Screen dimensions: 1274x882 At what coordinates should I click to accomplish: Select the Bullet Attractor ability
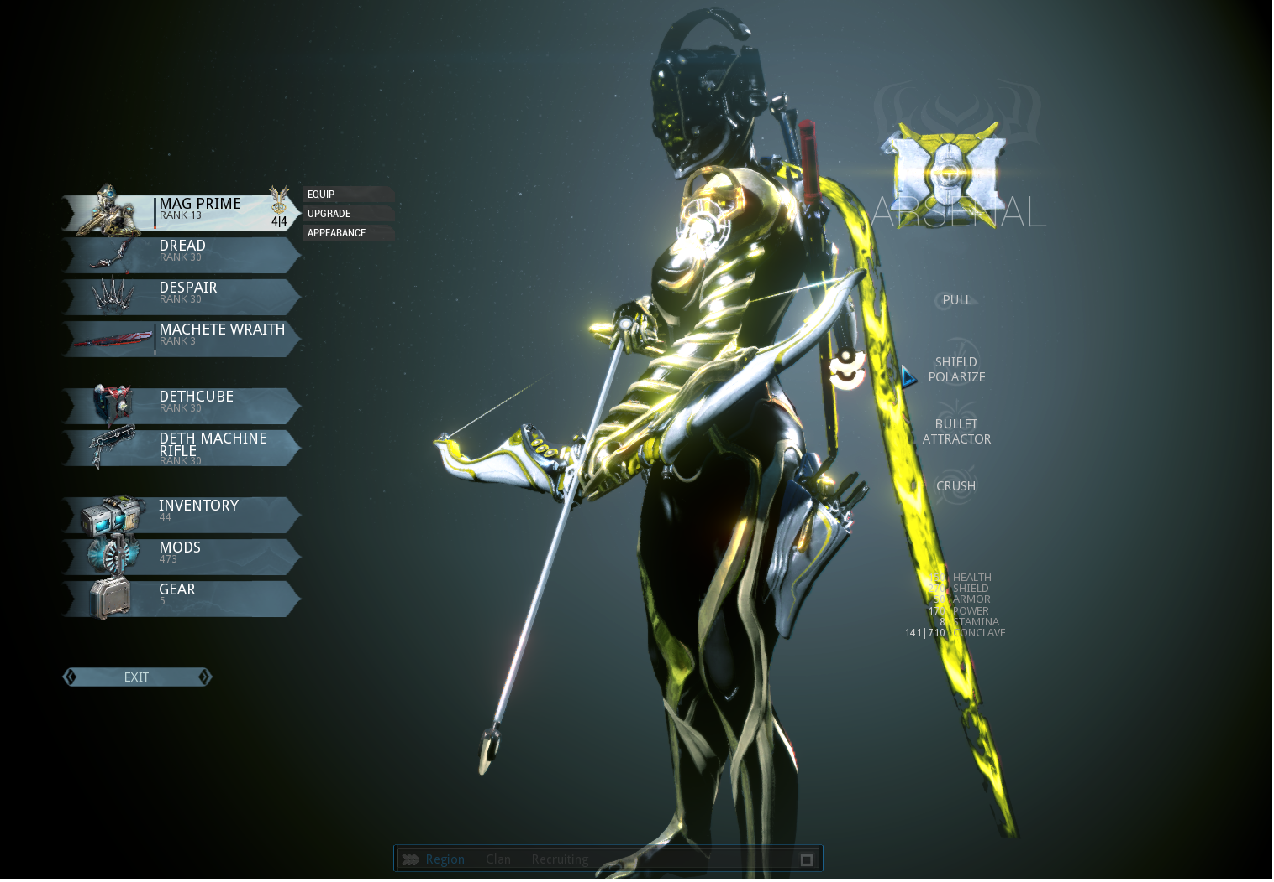956,431
